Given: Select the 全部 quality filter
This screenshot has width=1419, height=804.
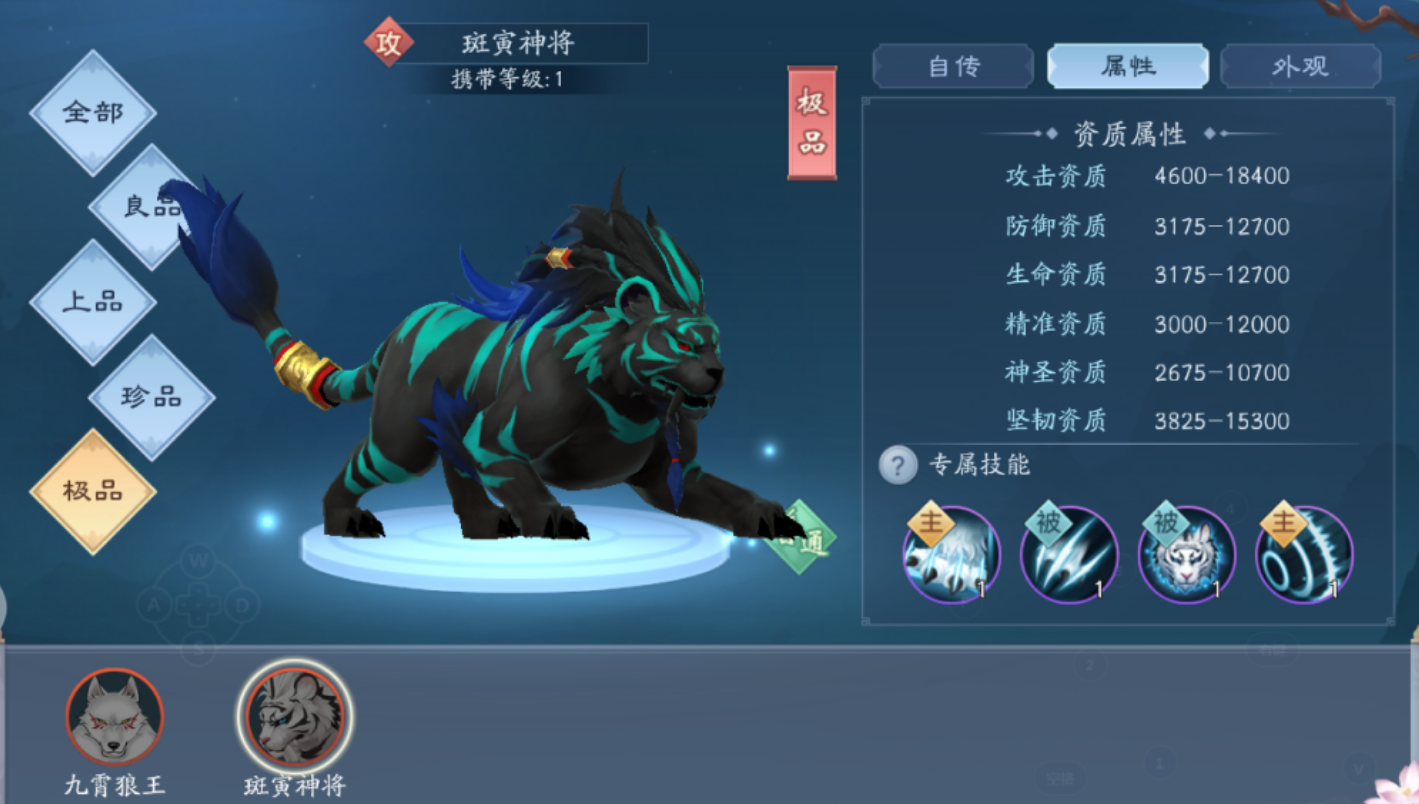Looking at the screenshot, I should pos(95,113).
